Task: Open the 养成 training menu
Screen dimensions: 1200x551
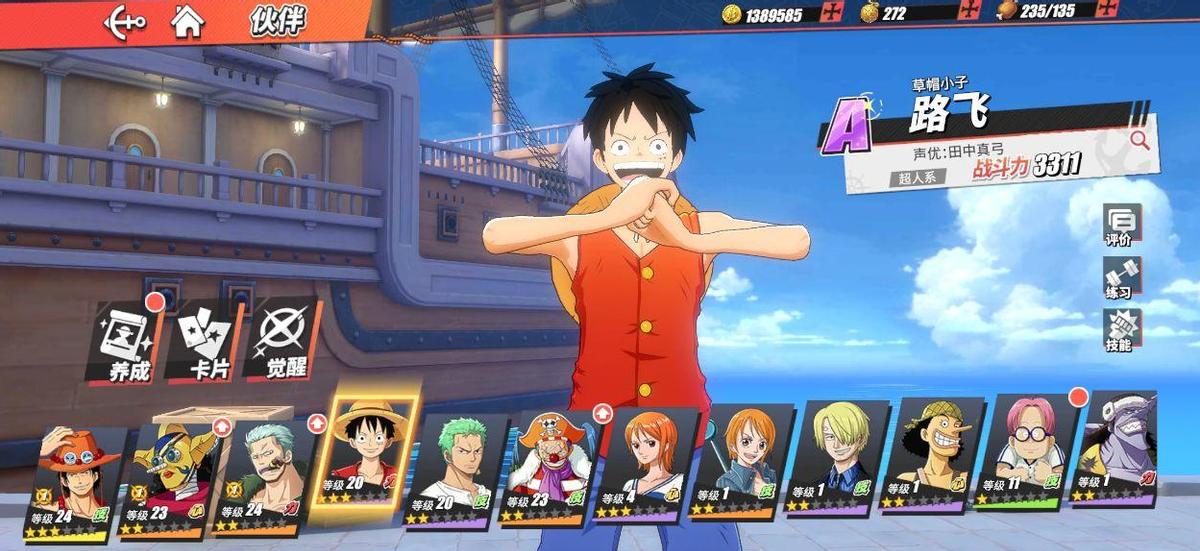Action: coord(126,341)
